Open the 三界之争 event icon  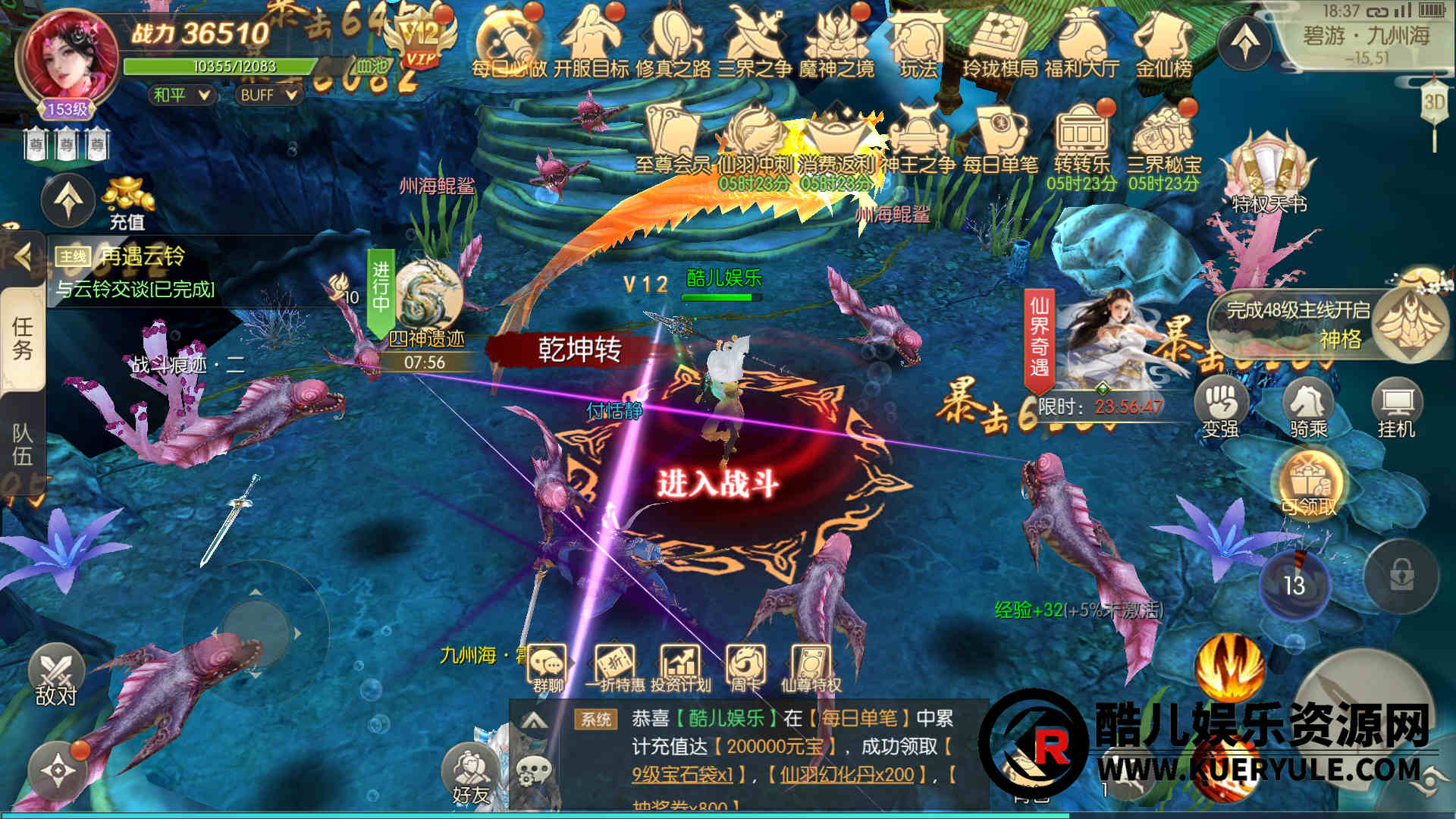pos(755,44)
